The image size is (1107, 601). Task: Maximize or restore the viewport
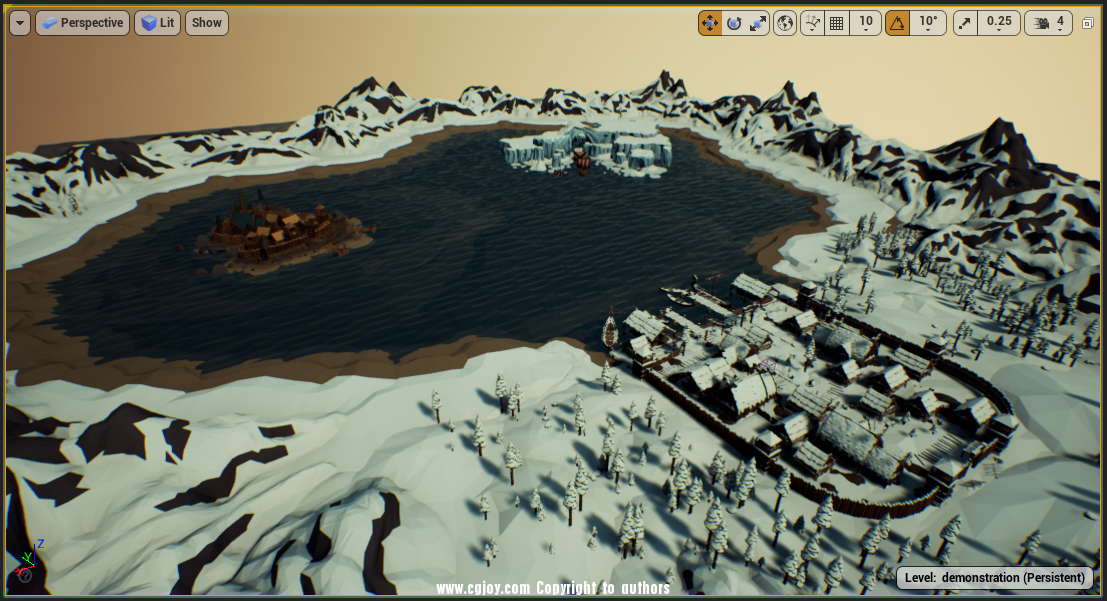point(1088,23)
